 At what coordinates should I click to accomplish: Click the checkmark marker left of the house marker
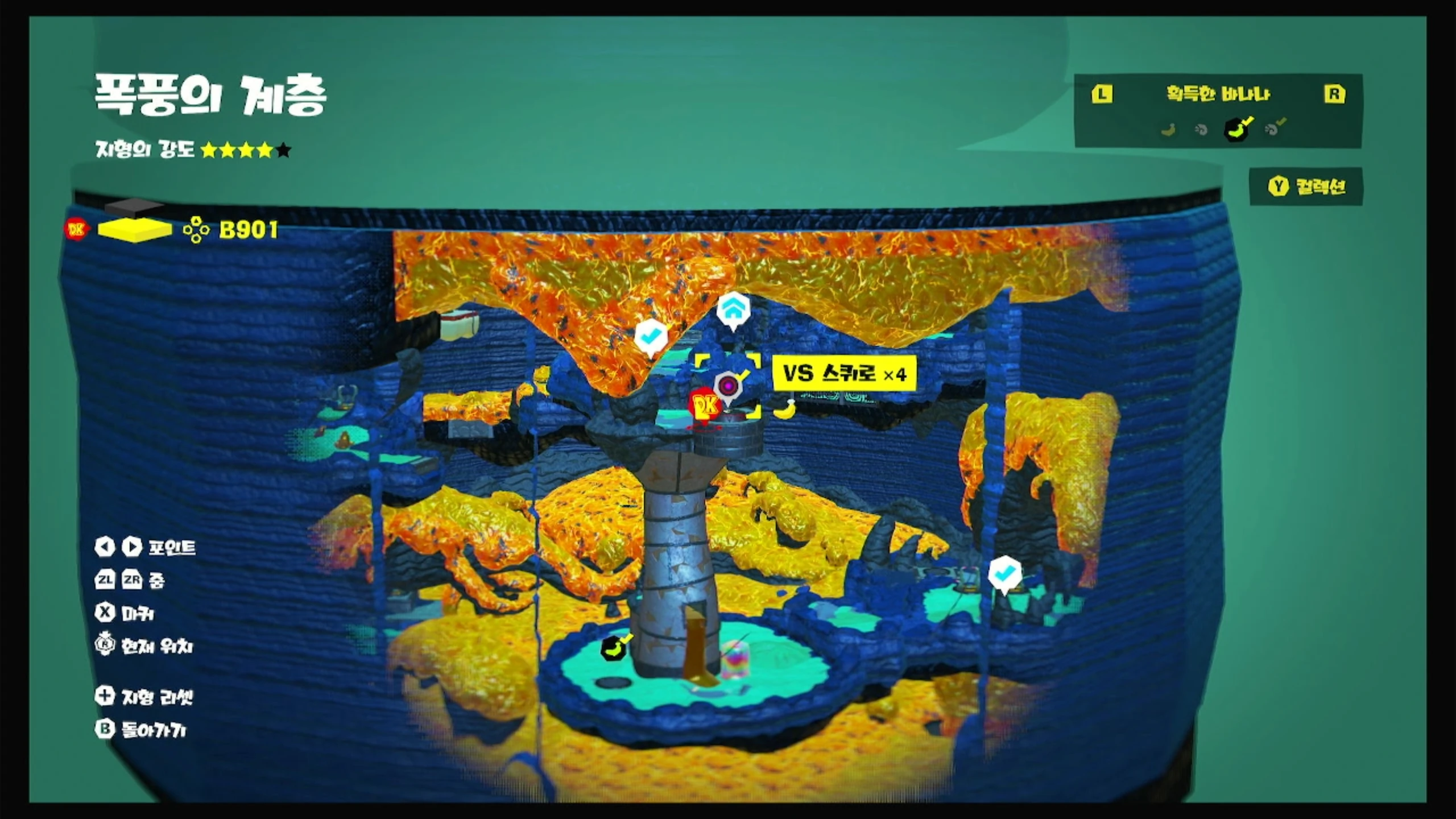click(x=651, y=337)
